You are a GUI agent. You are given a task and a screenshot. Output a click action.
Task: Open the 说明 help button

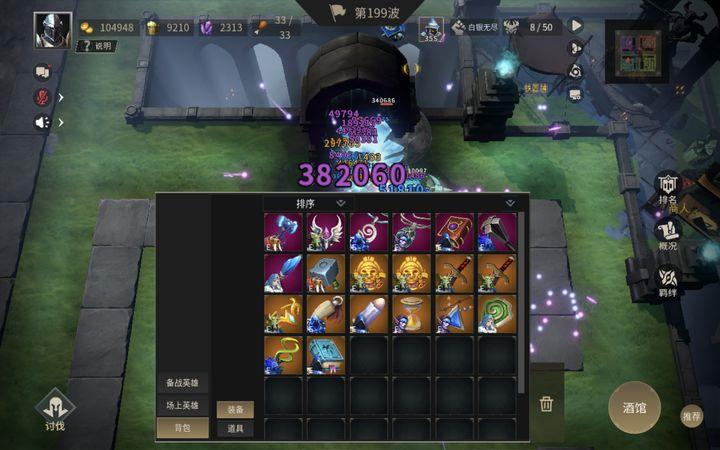98,46
